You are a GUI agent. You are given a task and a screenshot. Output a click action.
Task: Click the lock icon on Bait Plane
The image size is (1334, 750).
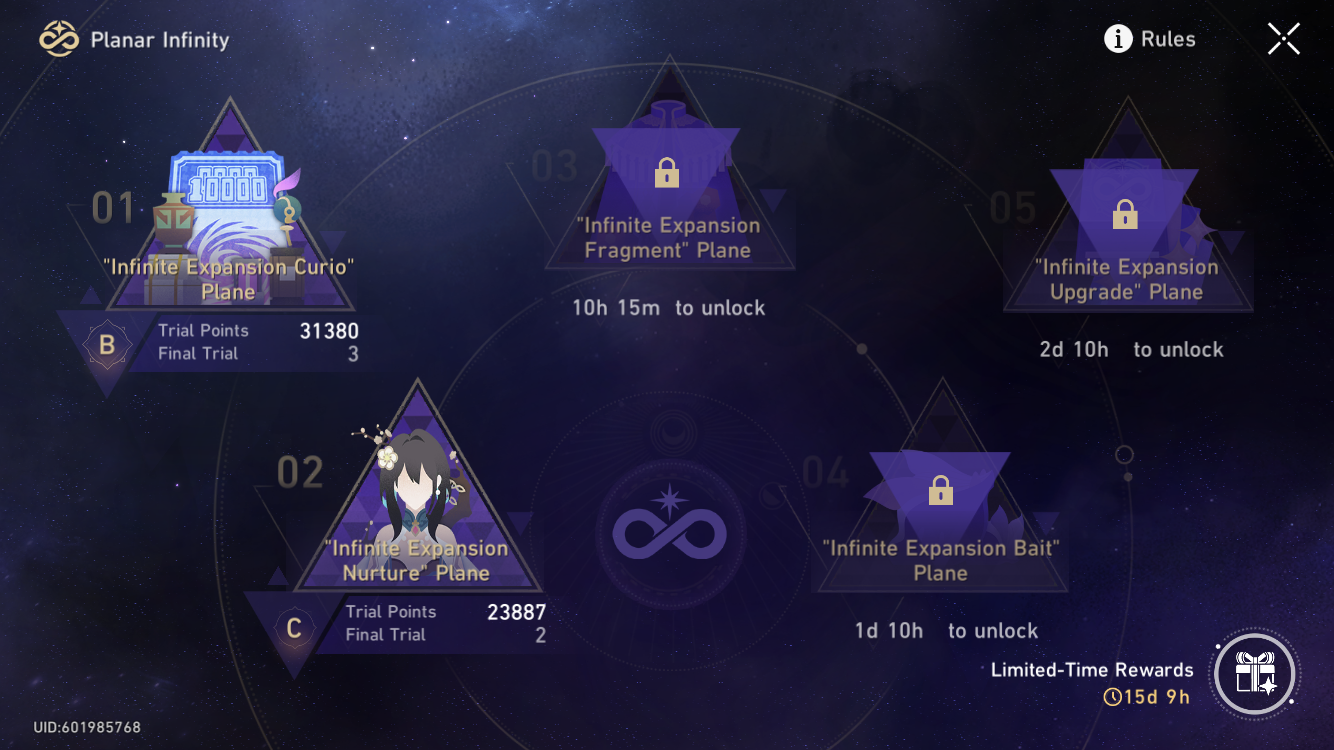click(940, 489)
